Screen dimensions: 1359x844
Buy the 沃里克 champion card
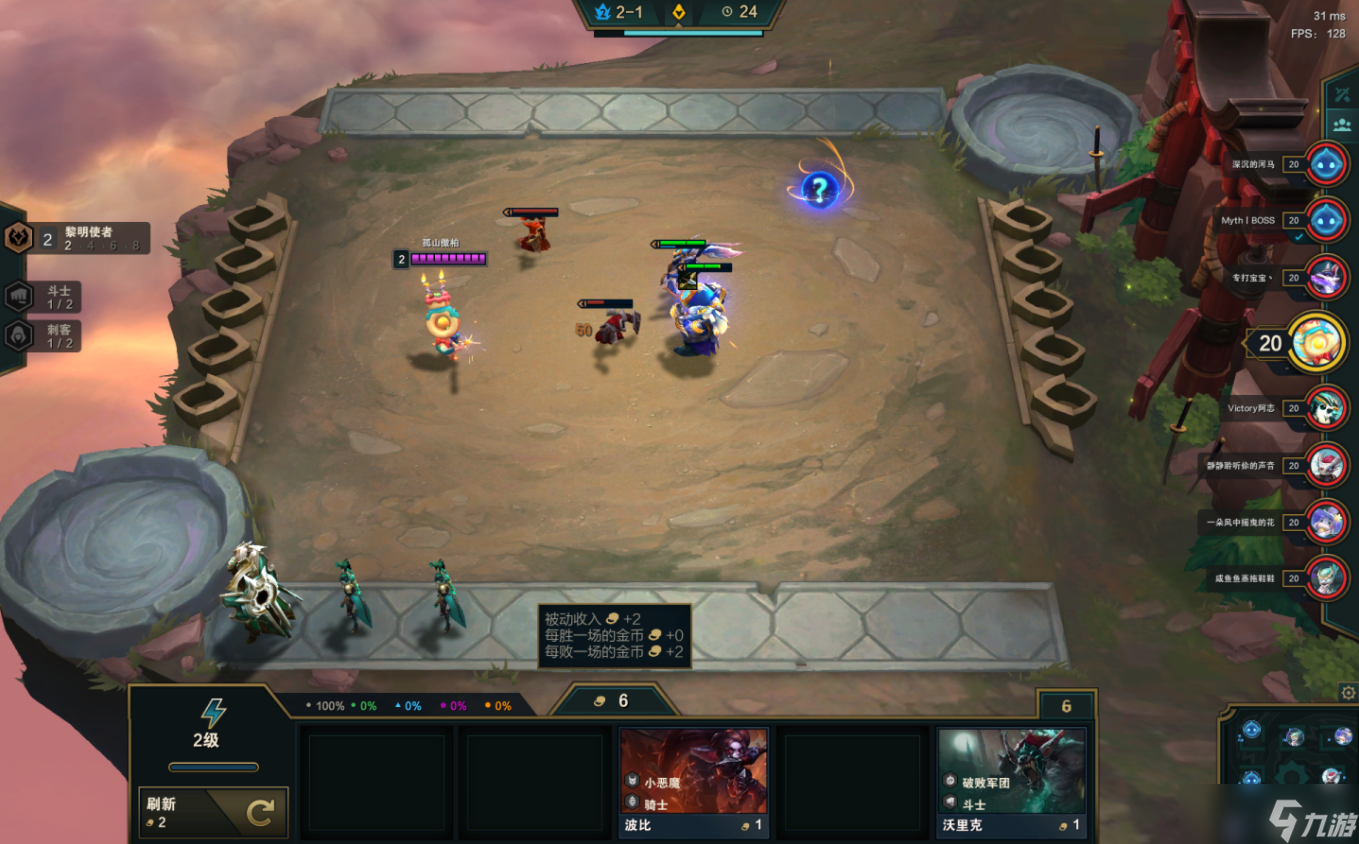click(1011, 782)
